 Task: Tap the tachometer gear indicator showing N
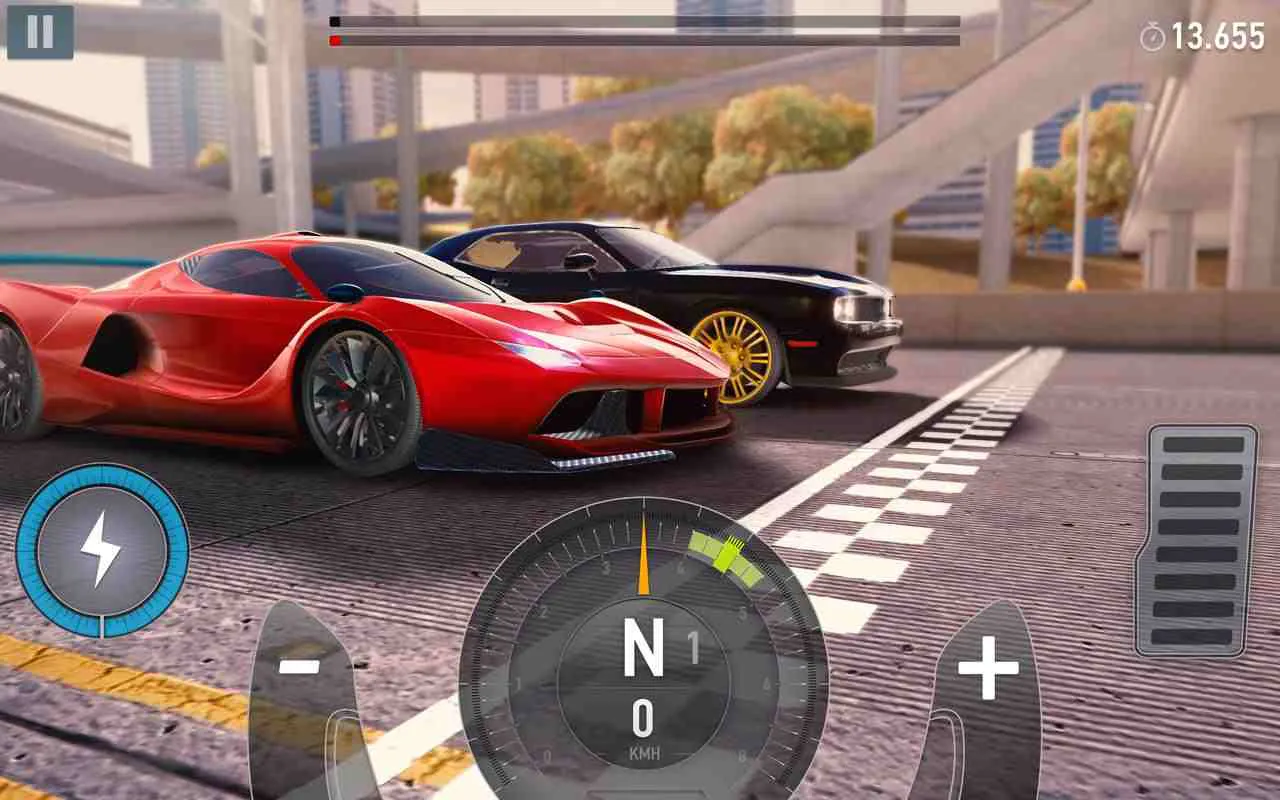click(644, 647)
